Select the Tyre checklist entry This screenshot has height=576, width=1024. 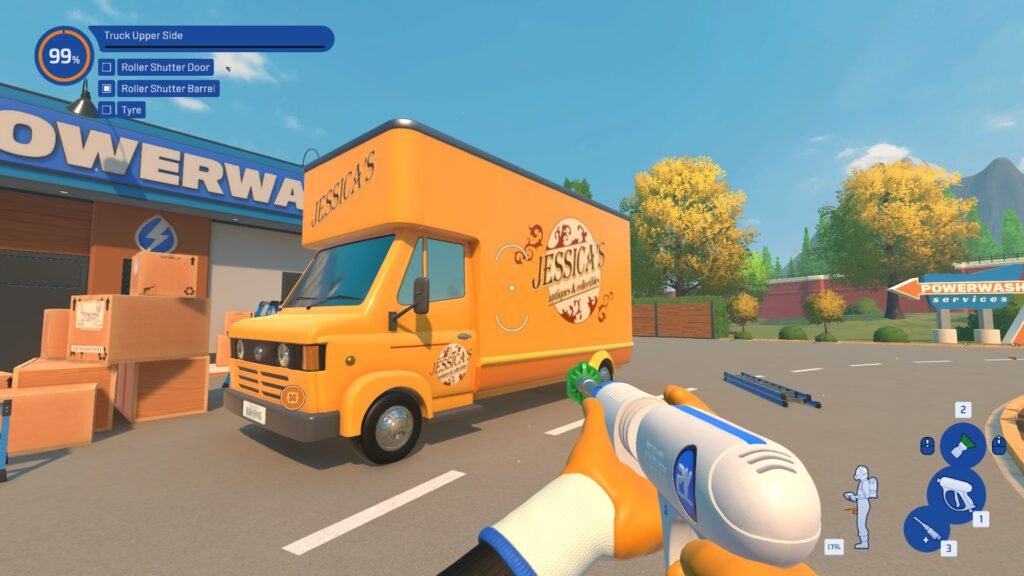tap(131, 109)
